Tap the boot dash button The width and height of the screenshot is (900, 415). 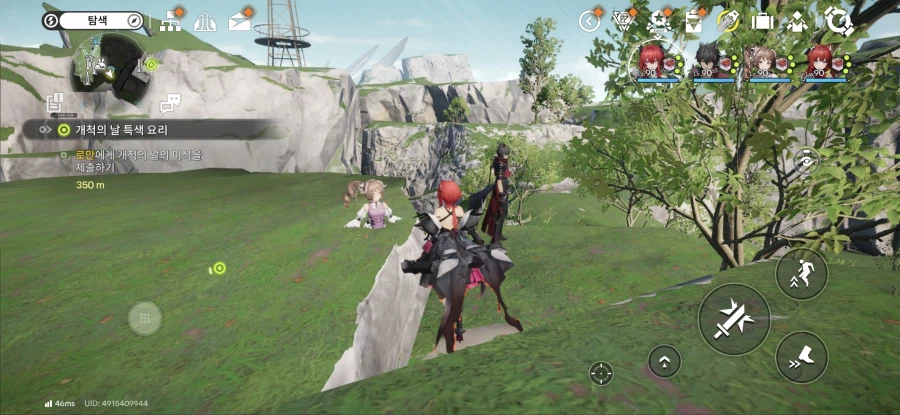[x=801, y=357]
